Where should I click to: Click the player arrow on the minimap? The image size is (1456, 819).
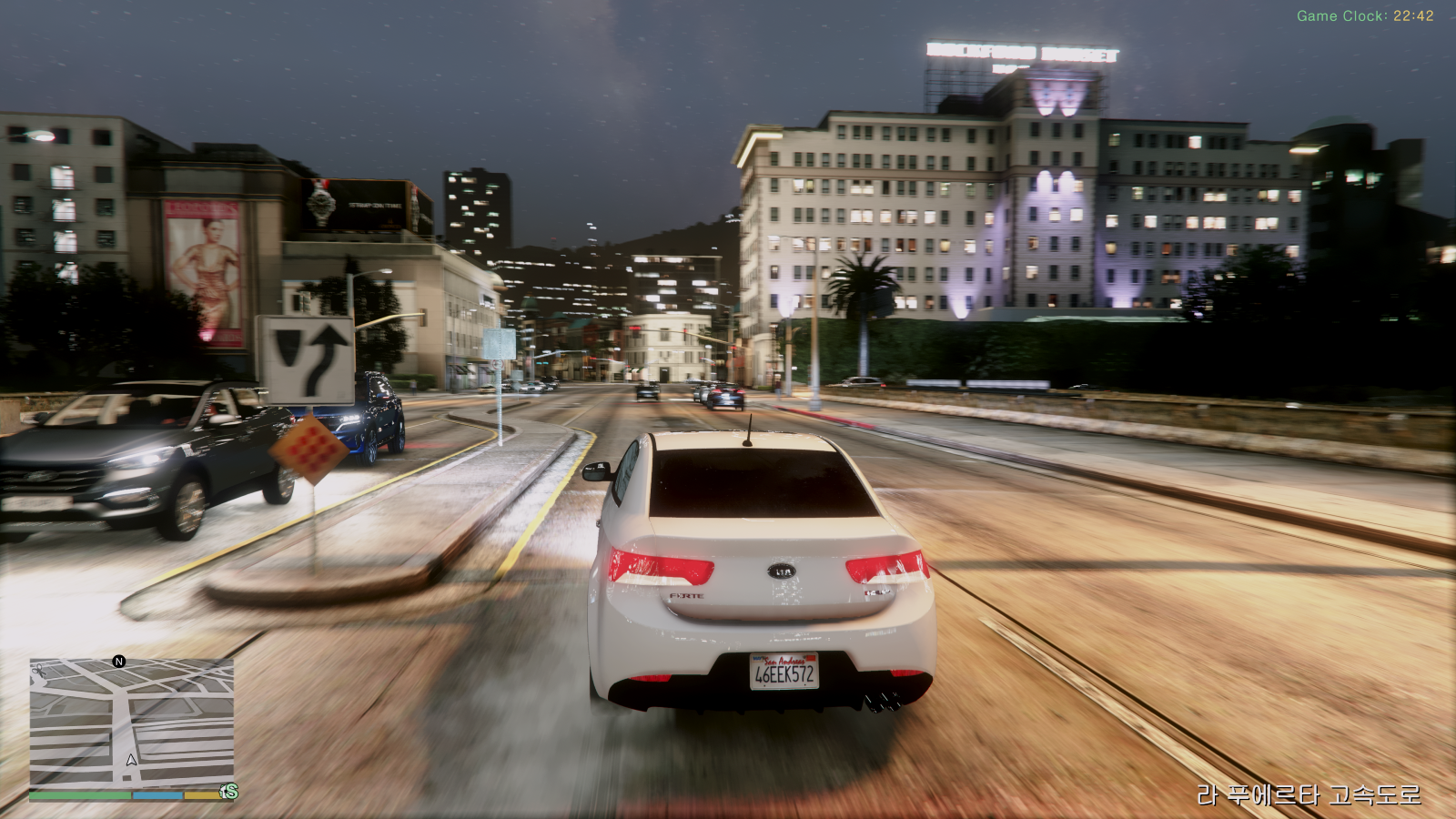pyautogui.click(x=132, y=759)
